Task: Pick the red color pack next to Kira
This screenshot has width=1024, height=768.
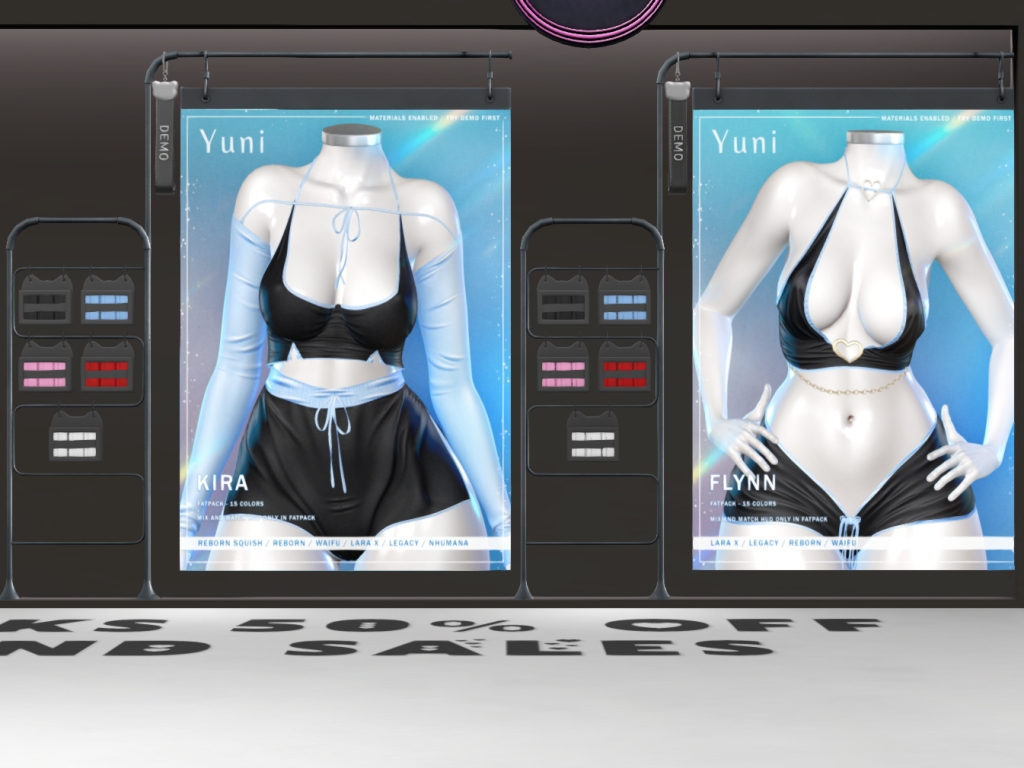Action: tap(107, 367)
